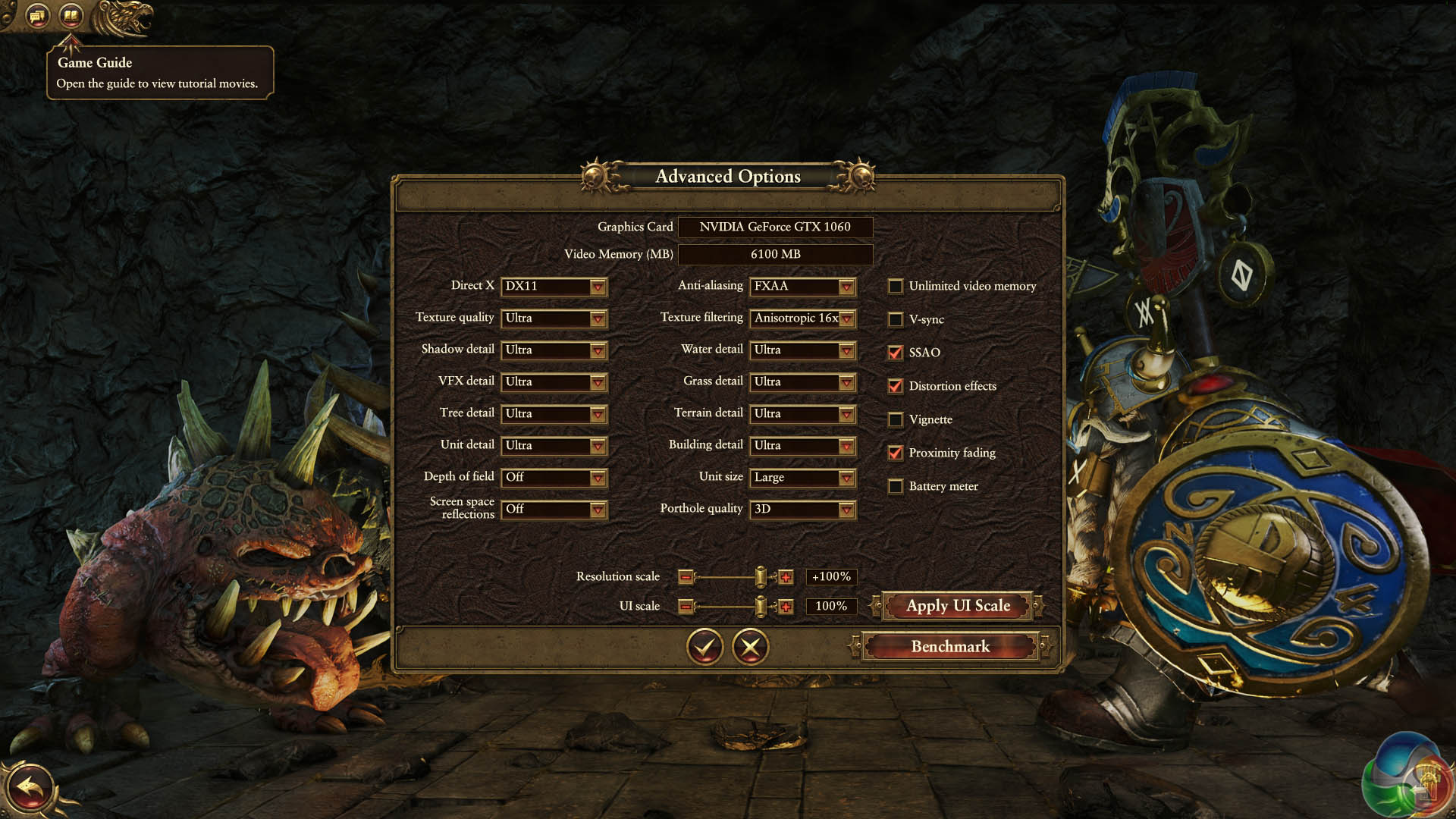Select the Unit size dropdown

tap(803, 478)
